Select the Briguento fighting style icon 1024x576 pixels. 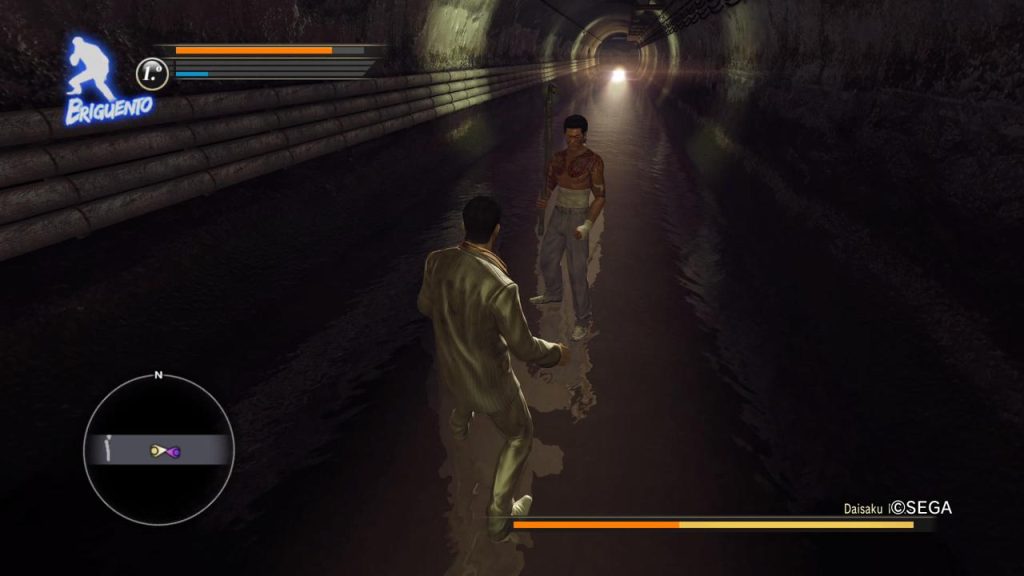pyautogui.click(x=95, y=78)
